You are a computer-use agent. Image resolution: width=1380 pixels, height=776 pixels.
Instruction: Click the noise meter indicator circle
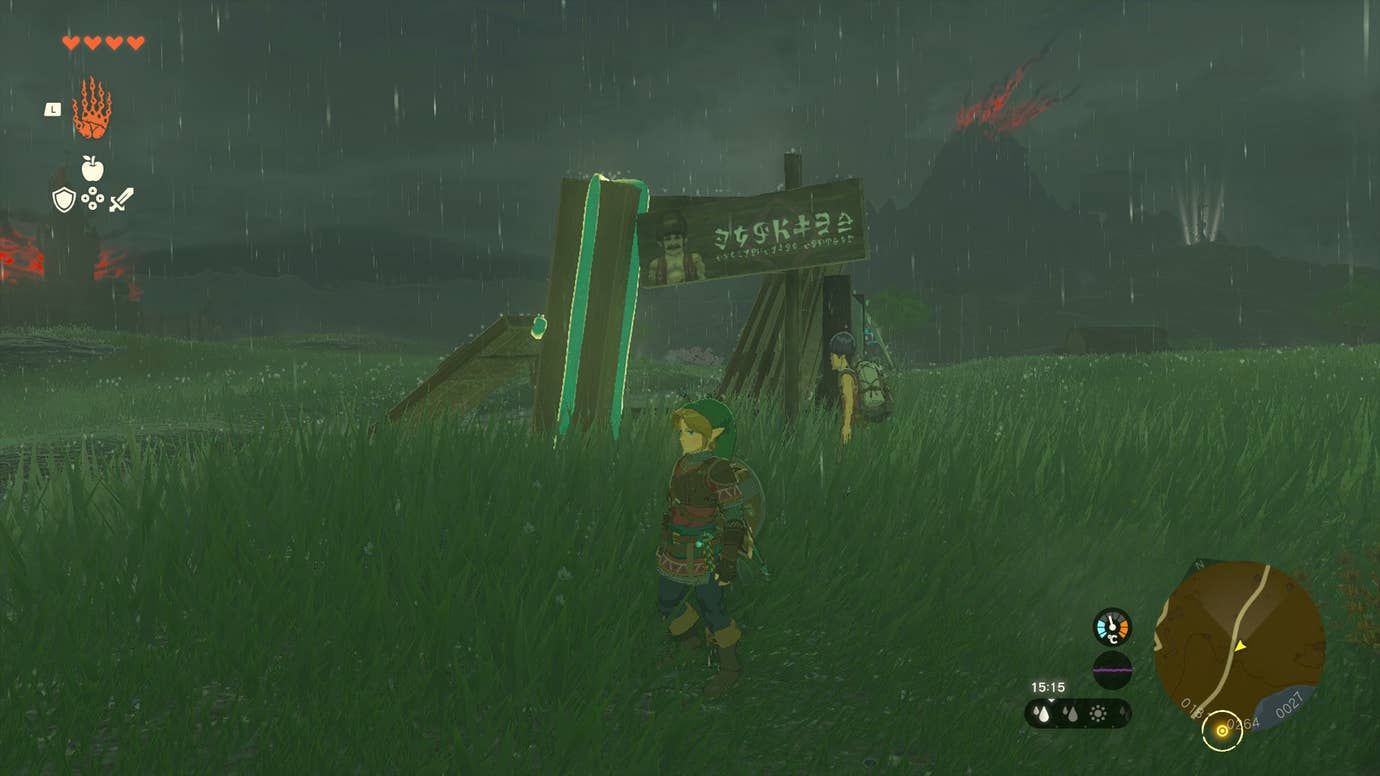tap(1111, 669)
